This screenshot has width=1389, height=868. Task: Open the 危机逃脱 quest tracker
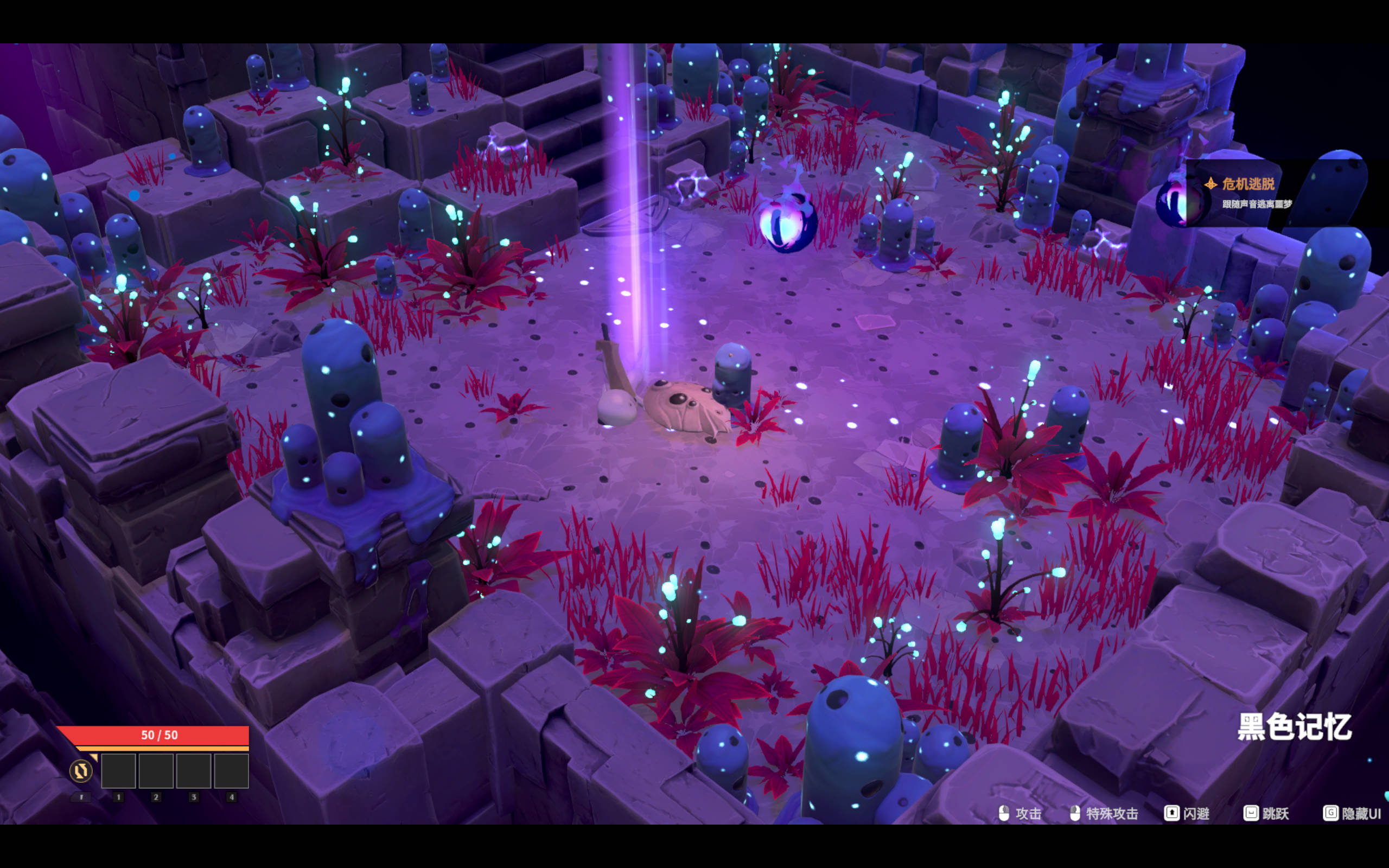coord(1248,185)
